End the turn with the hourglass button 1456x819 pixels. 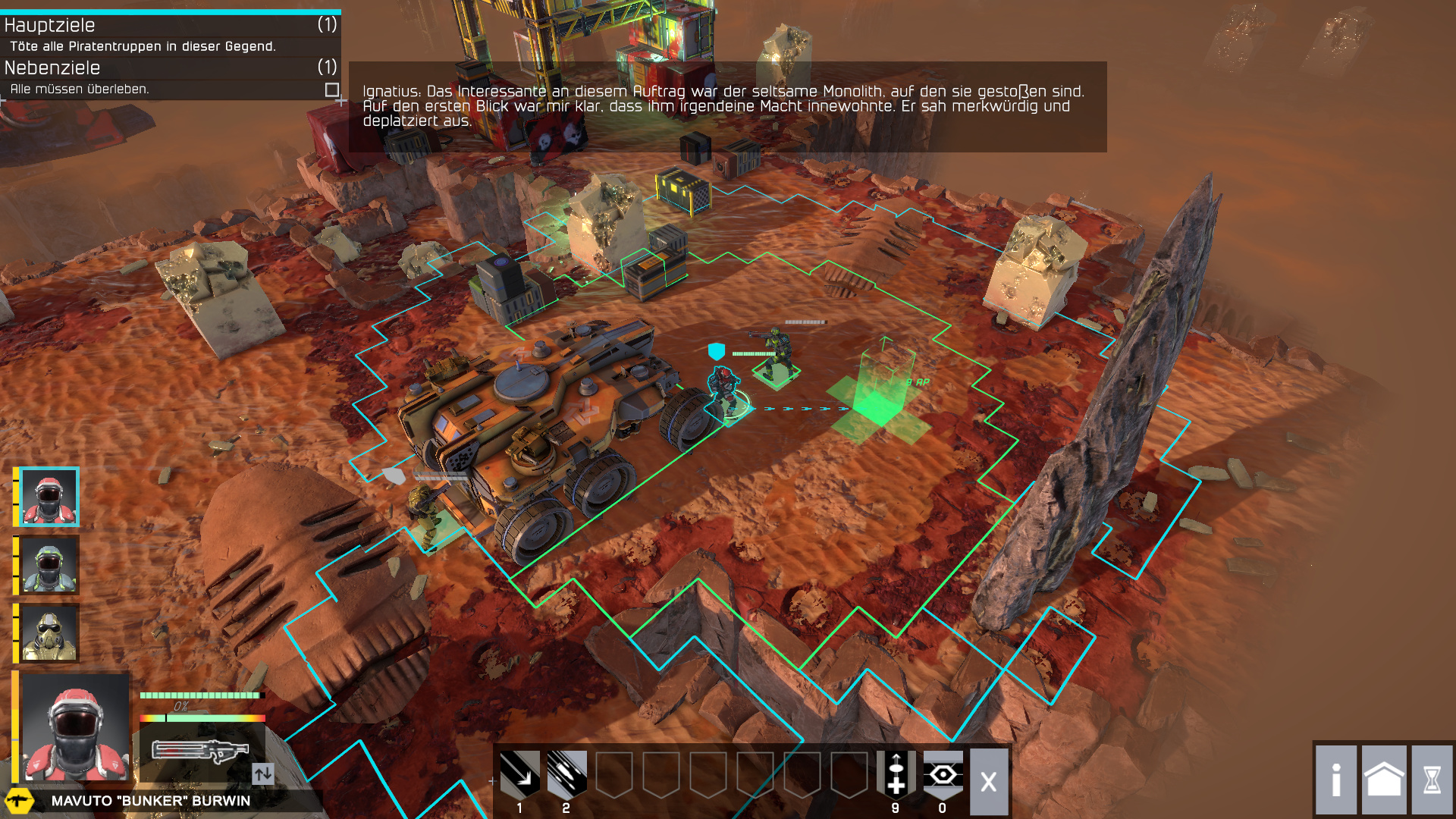click(x=1432, y=780)
